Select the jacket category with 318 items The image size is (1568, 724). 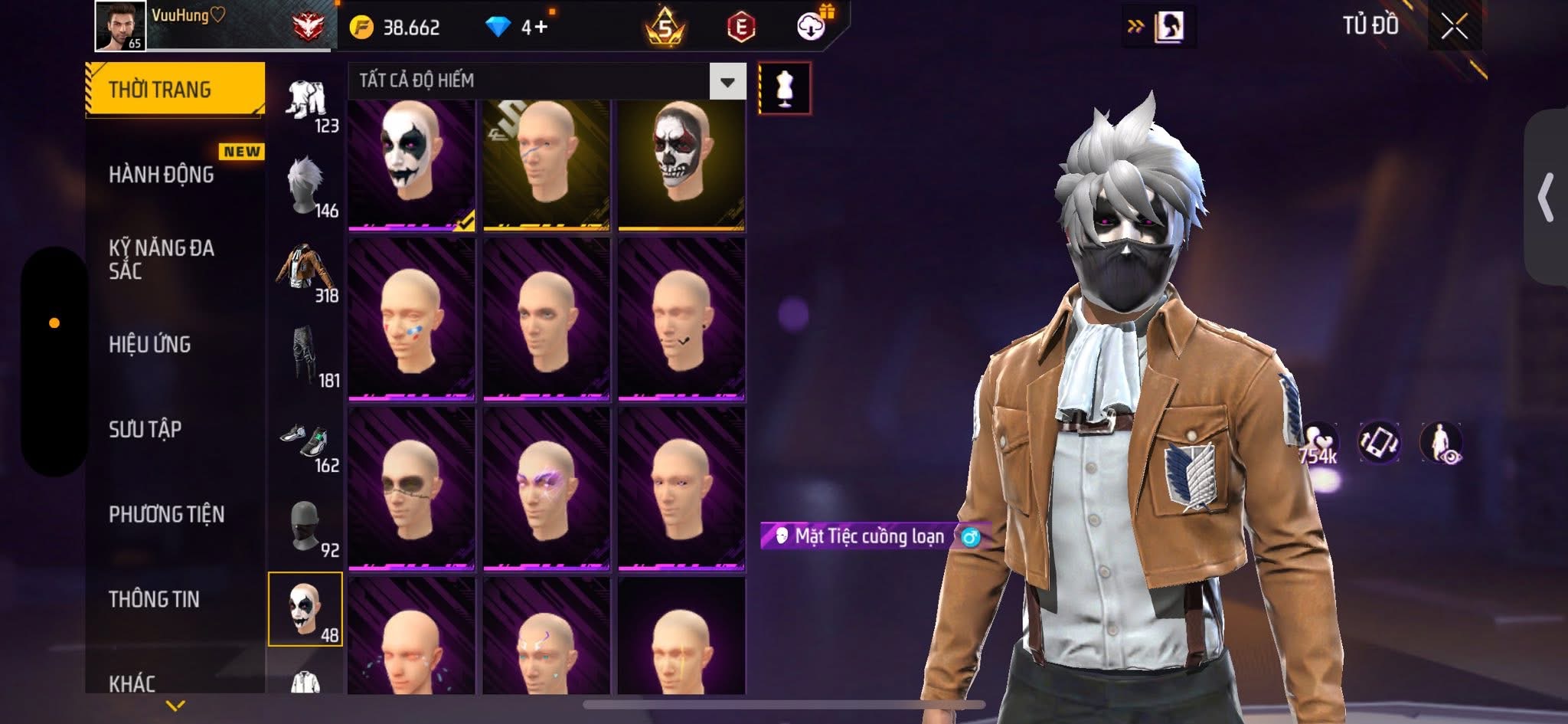(x=306, y=272)
